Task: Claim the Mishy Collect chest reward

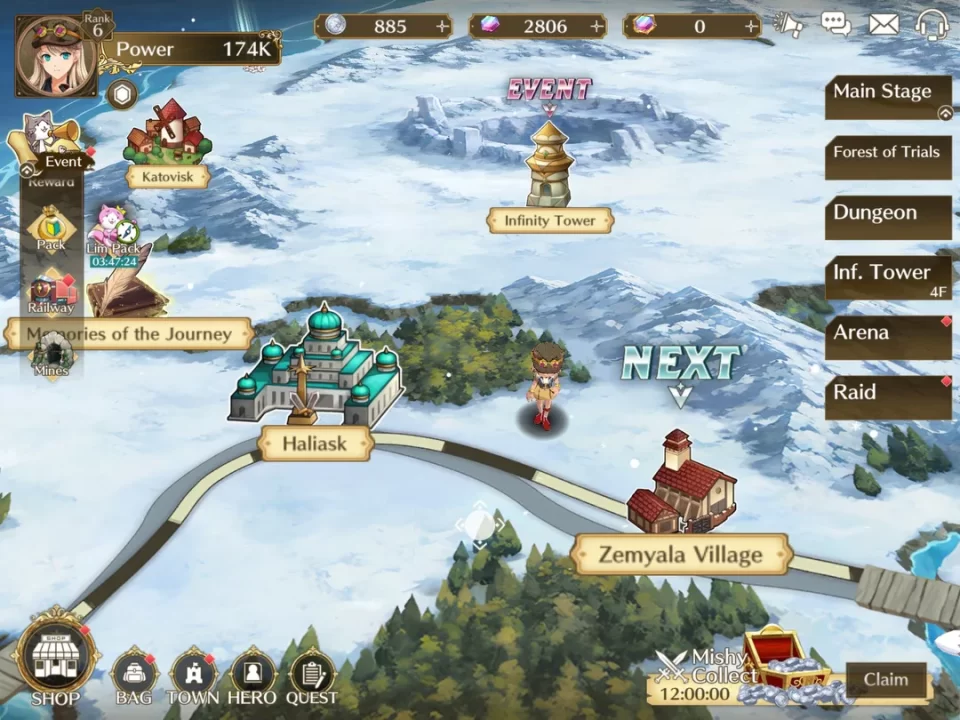Action: point(885,680)
